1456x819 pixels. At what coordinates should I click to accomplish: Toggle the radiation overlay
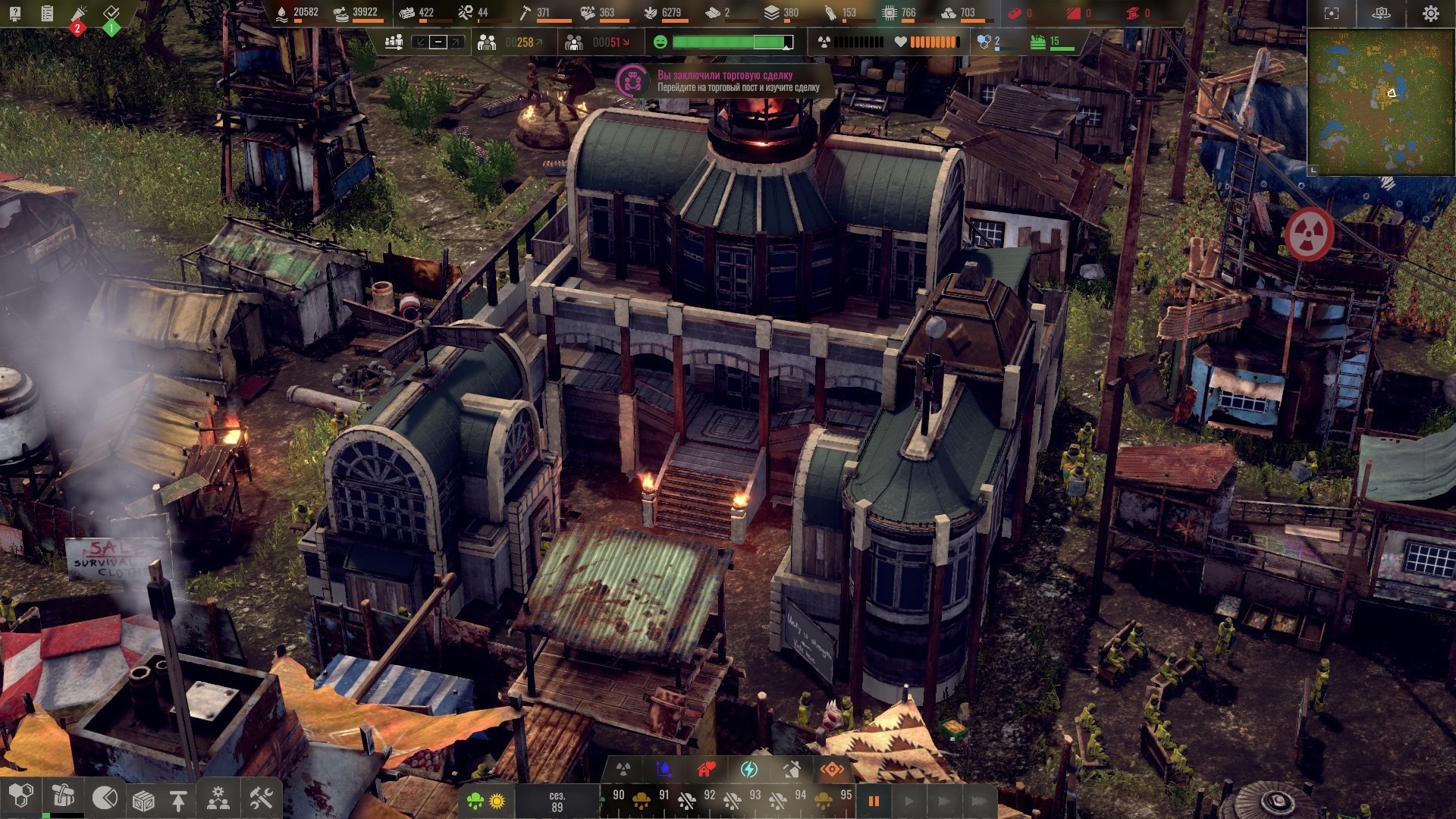(623, 770)
